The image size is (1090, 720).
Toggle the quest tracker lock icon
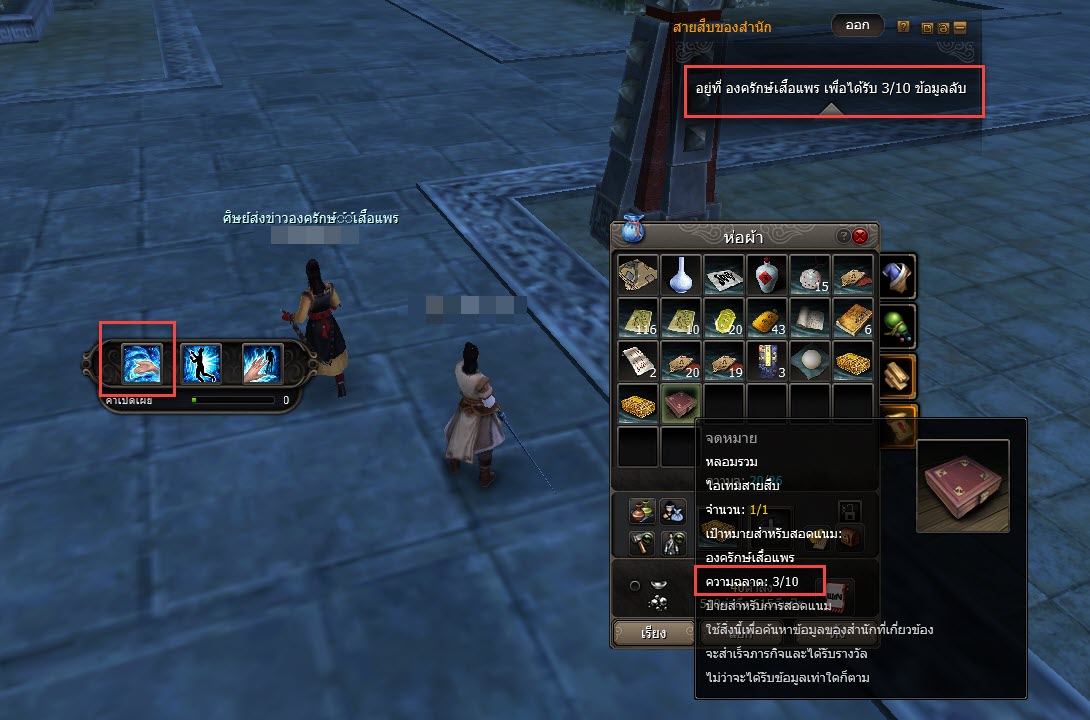click(943, 27)
